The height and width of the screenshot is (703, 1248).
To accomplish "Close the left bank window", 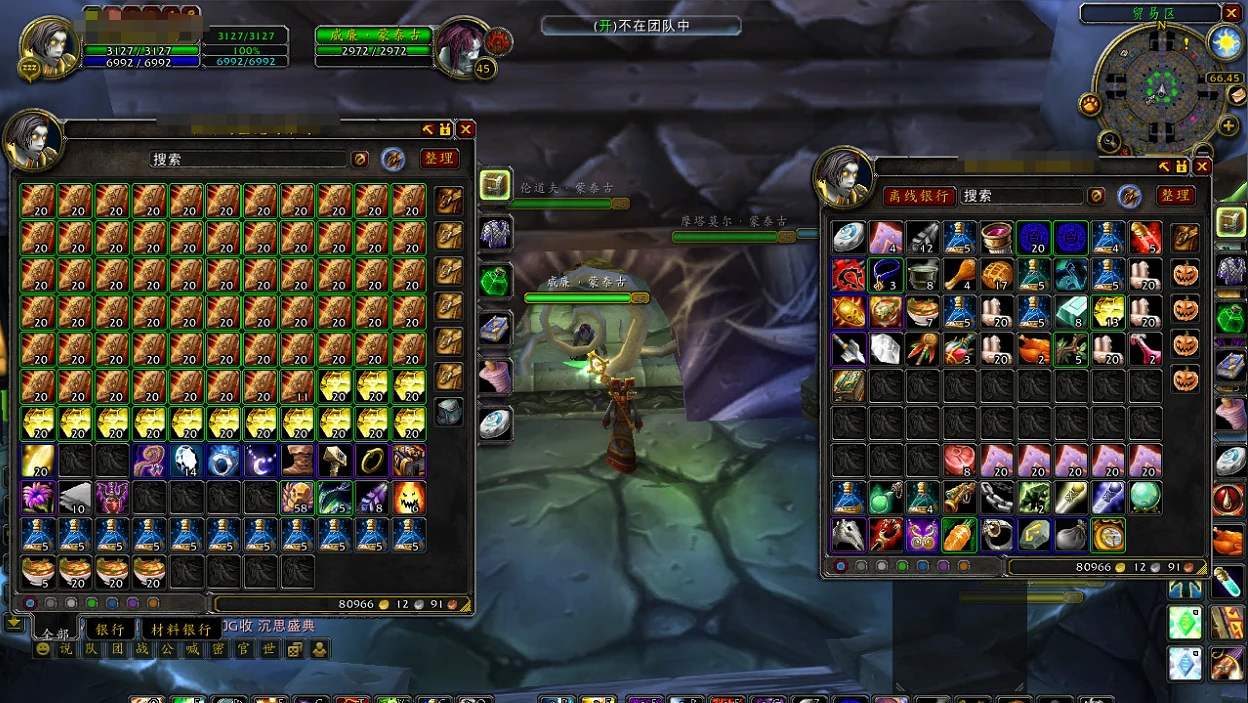I will pyautogui.click(x=466, y=129).
